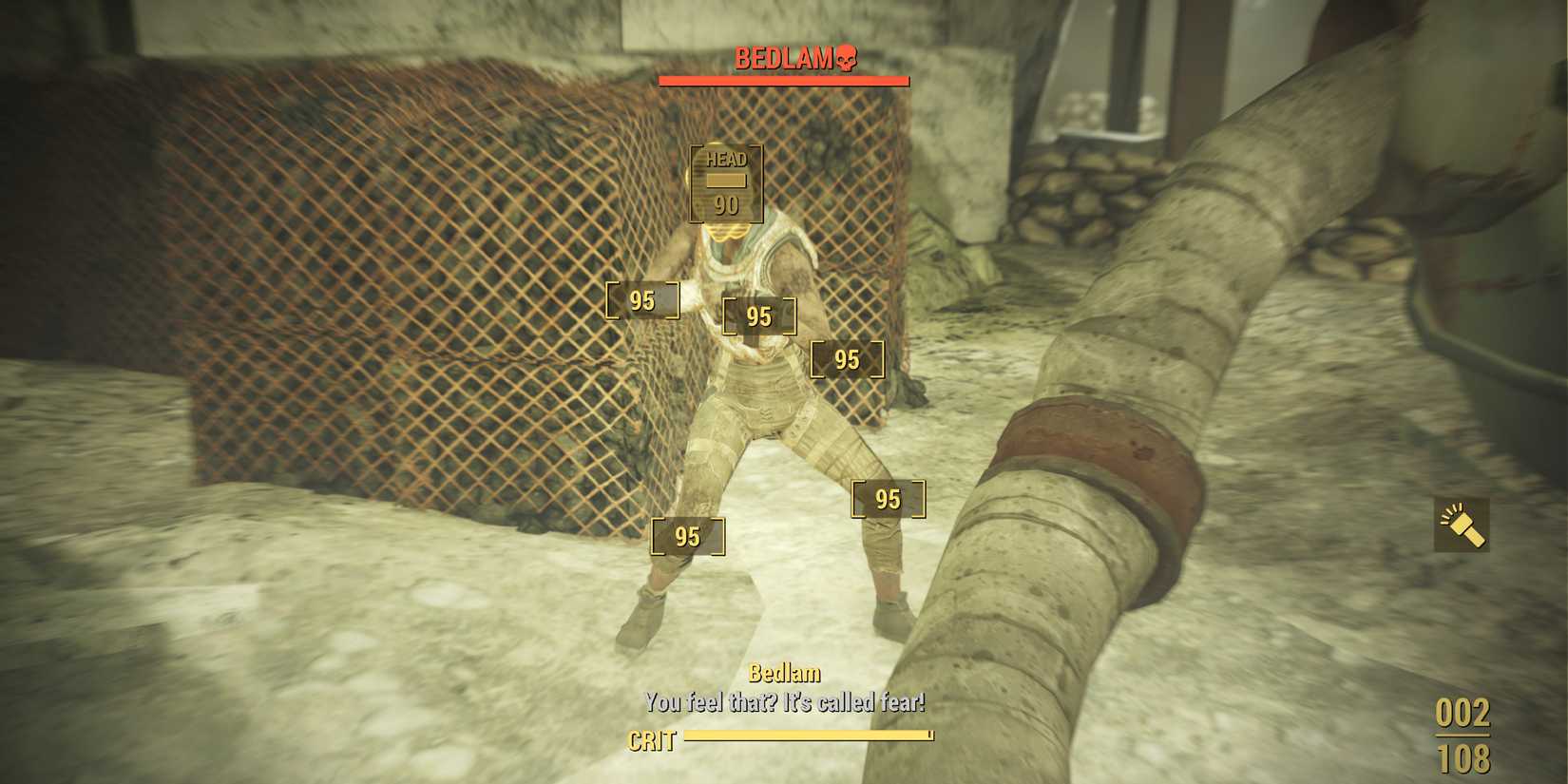This screenshot has width=1568, height=784.
Task: Open details on the BEDLAM health bar
Action: pyautogui.click(x=781, y=81)
